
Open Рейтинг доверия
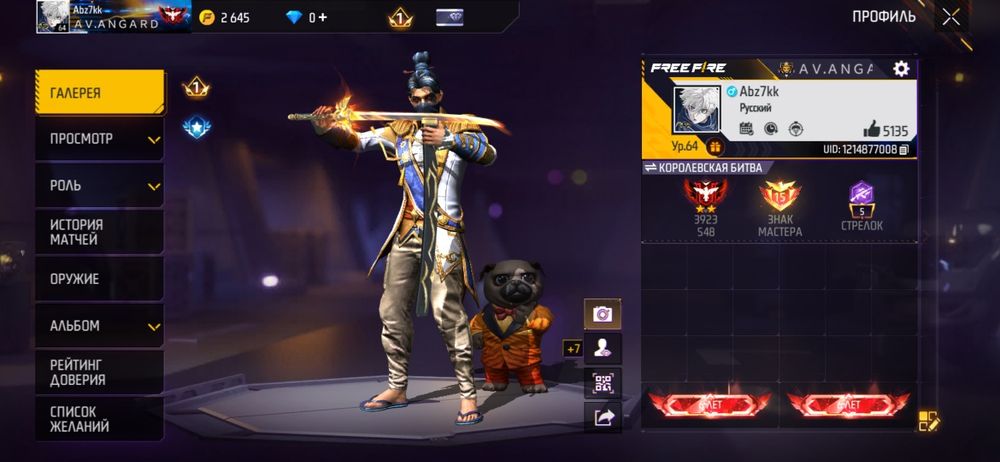[x=99, y=372]
